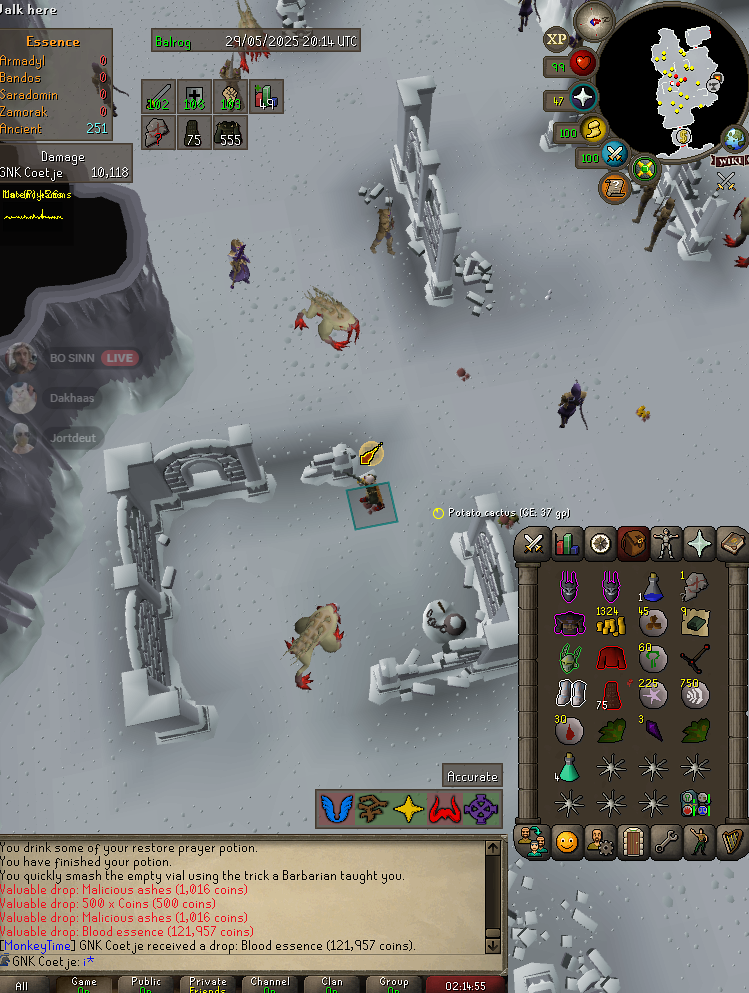
Task: Toggle the XP drops button
Action: pos(557,40)
